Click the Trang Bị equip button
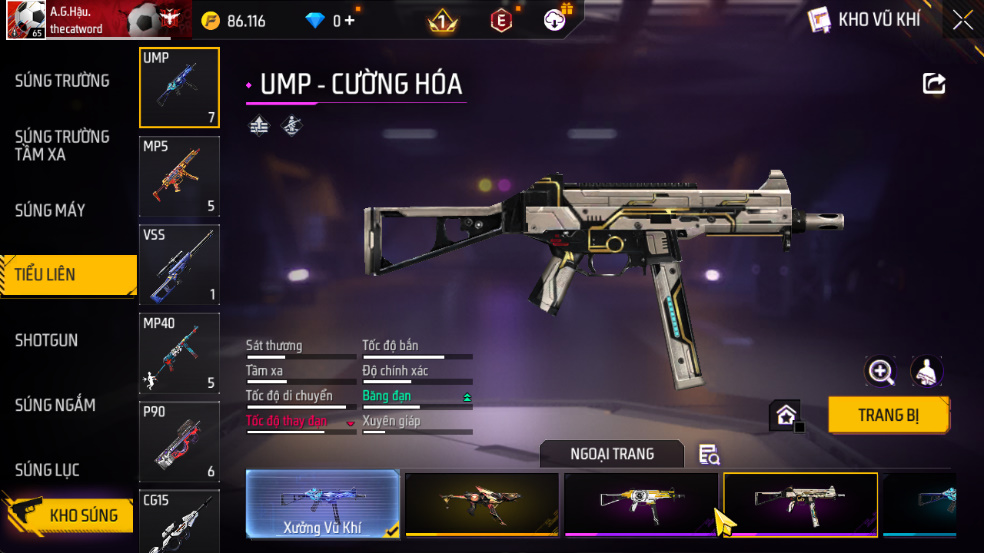Viewport: 984px width, 553px height. (888, 415)
